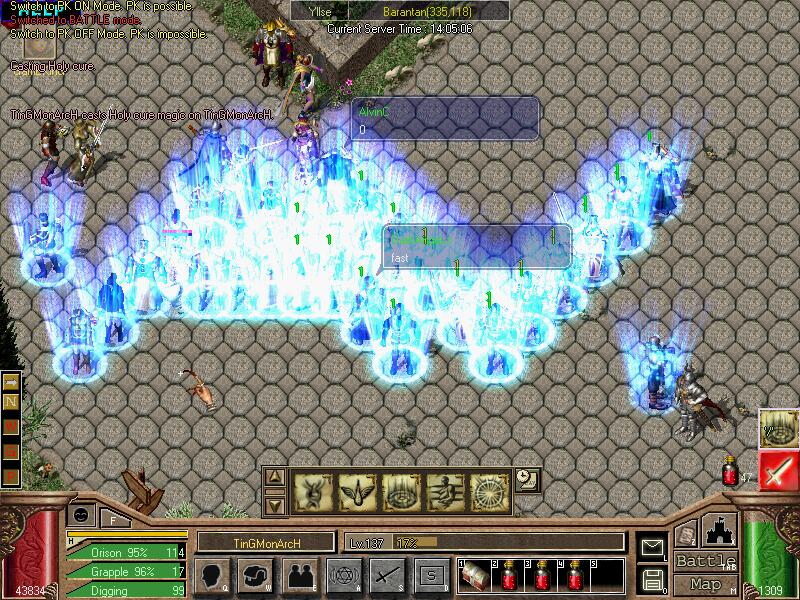Screen dimensions: 800x600
Task: Open the character status head icon
Action: click(215, 575)
